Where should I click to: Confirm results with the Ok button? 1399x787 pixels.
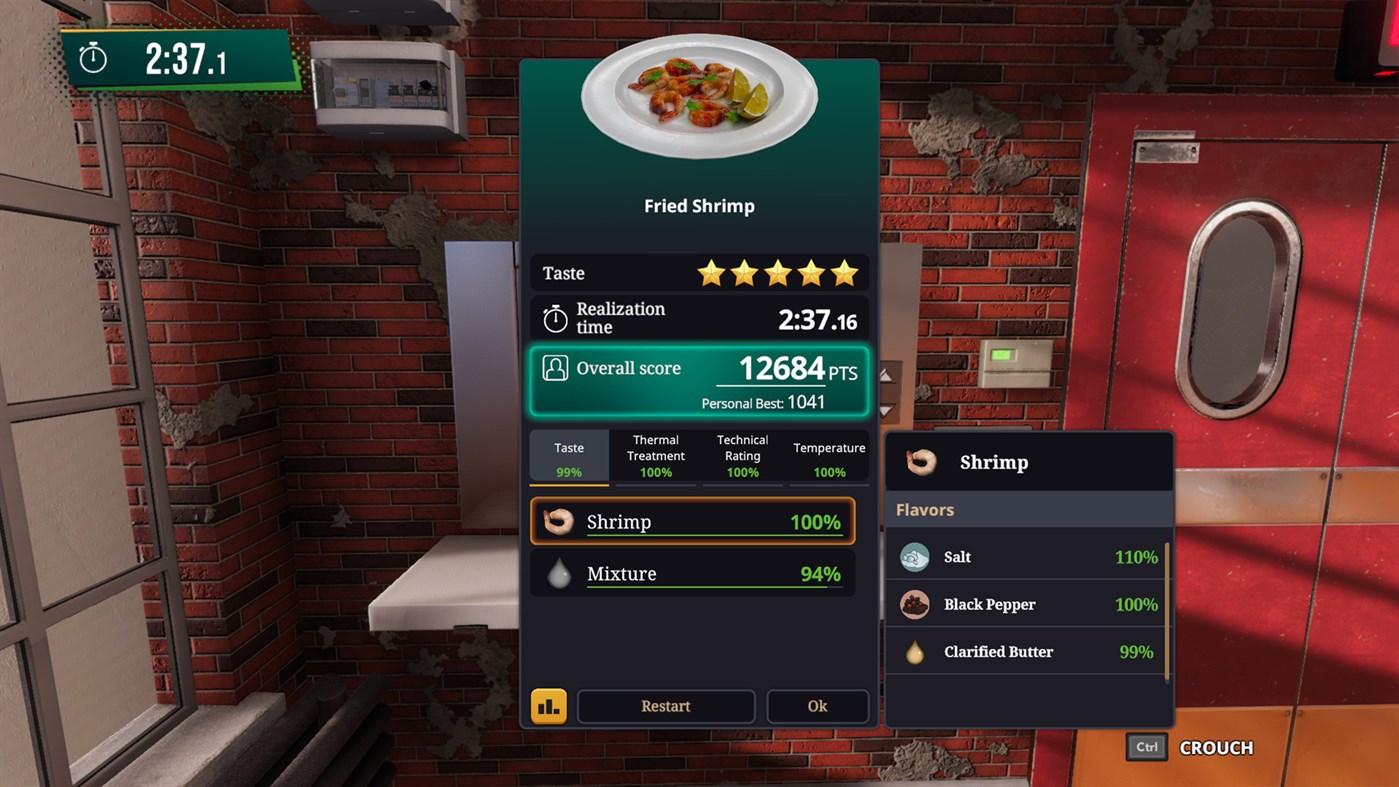click(x=816, y=705)
